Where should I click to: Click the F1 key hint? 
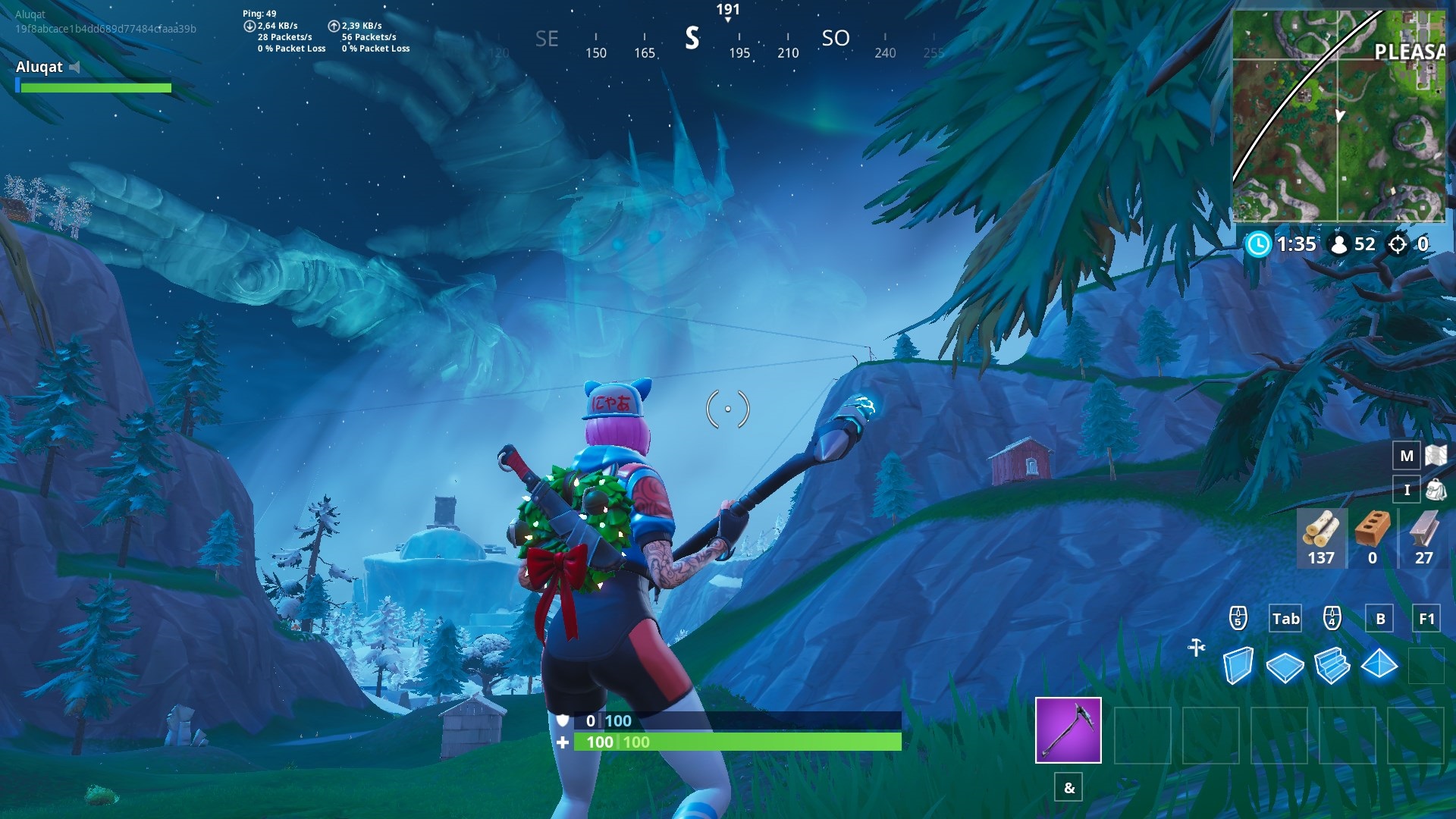click(1426, 619)
